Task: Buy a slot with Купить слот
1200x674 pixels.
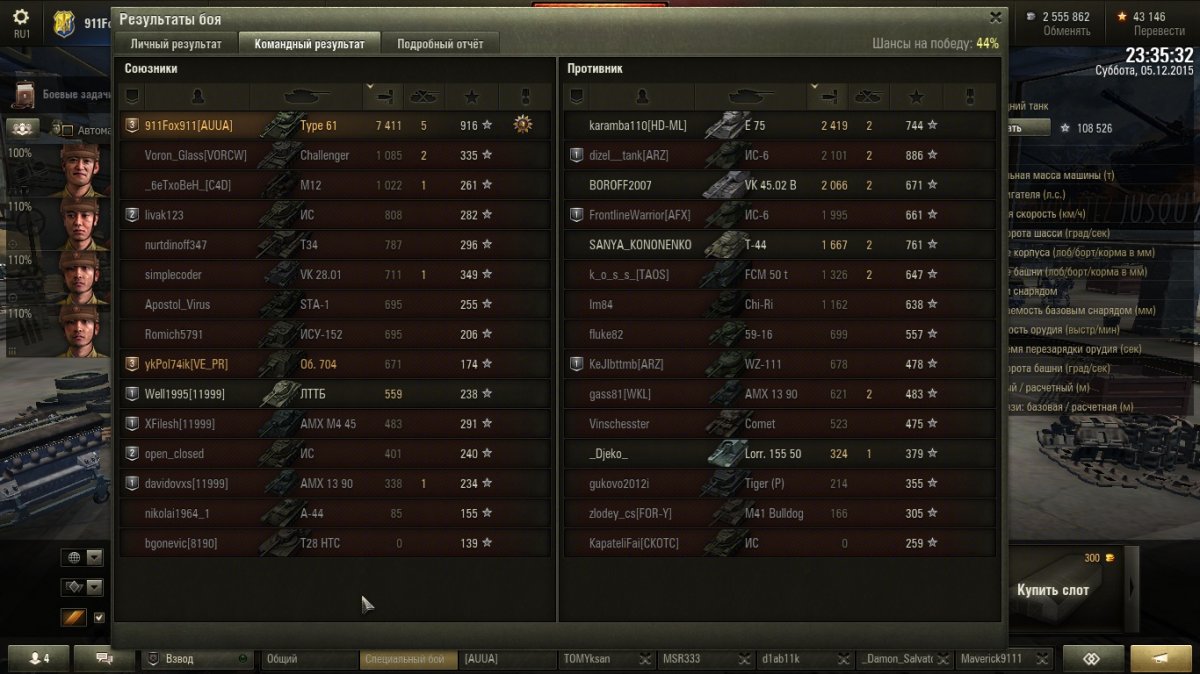Action: [x=1053, y=589]
